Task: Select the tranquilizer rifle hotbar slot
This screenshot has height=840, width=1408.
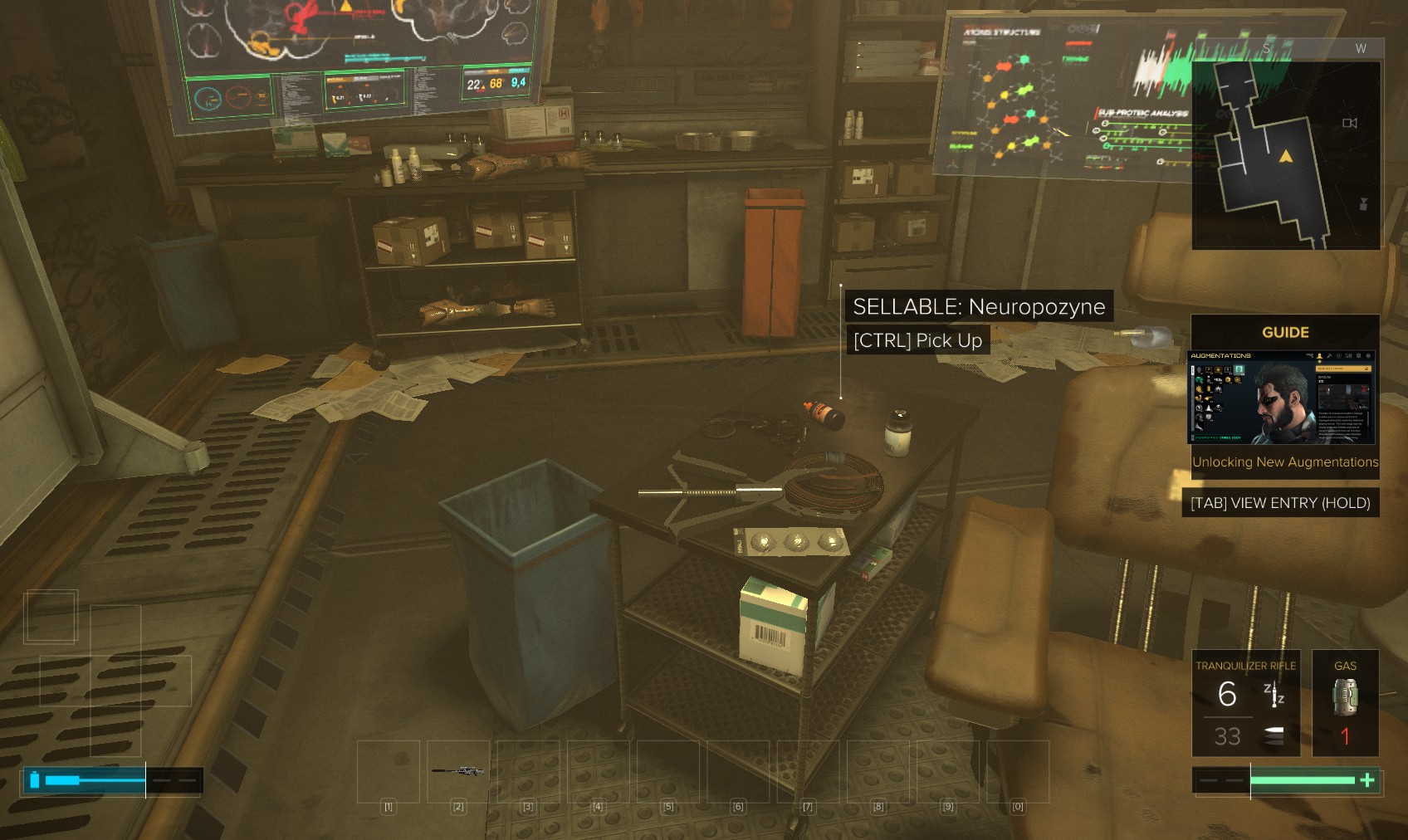Action: point(458,771)
